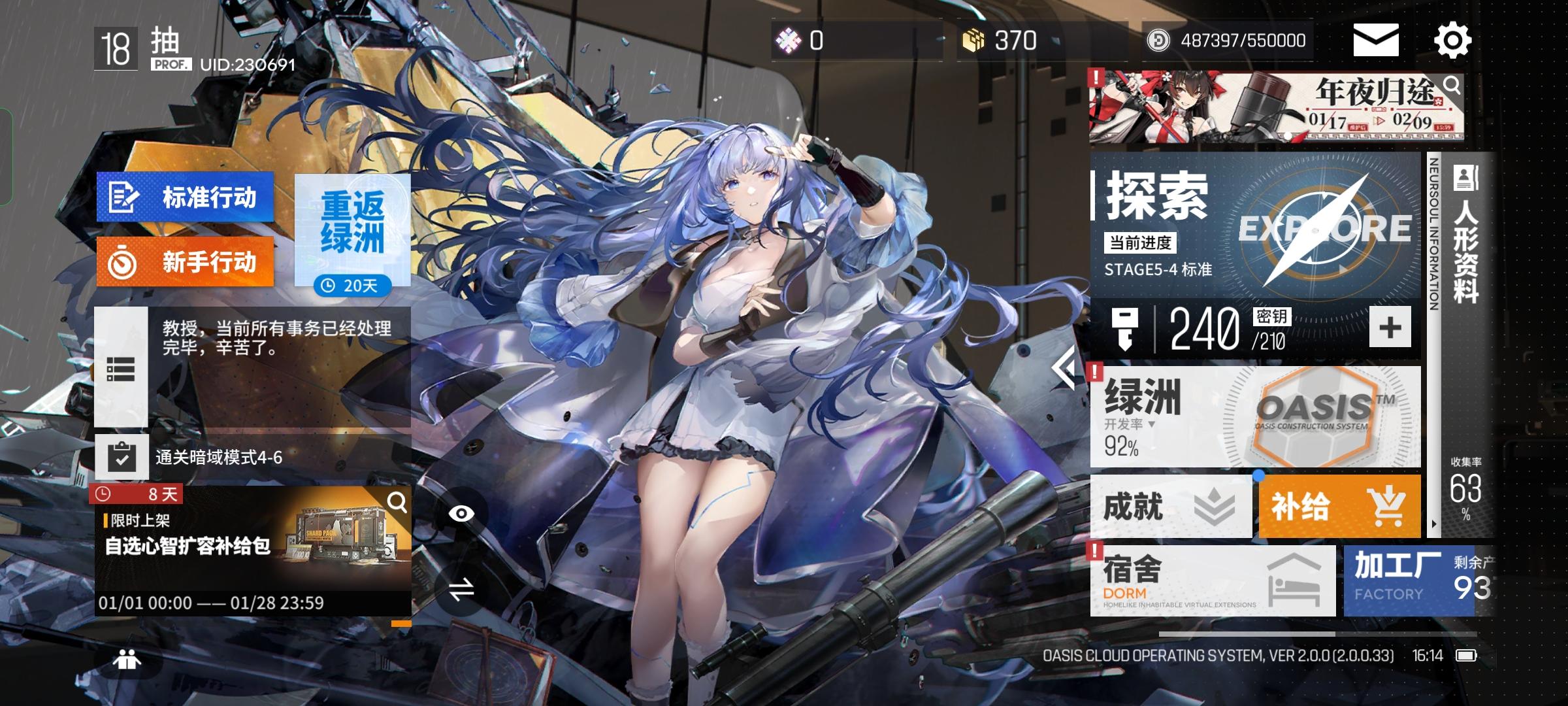Open the friends panel icon bottom left
The image size is (1568, 706).
click(x=125, y=660)
